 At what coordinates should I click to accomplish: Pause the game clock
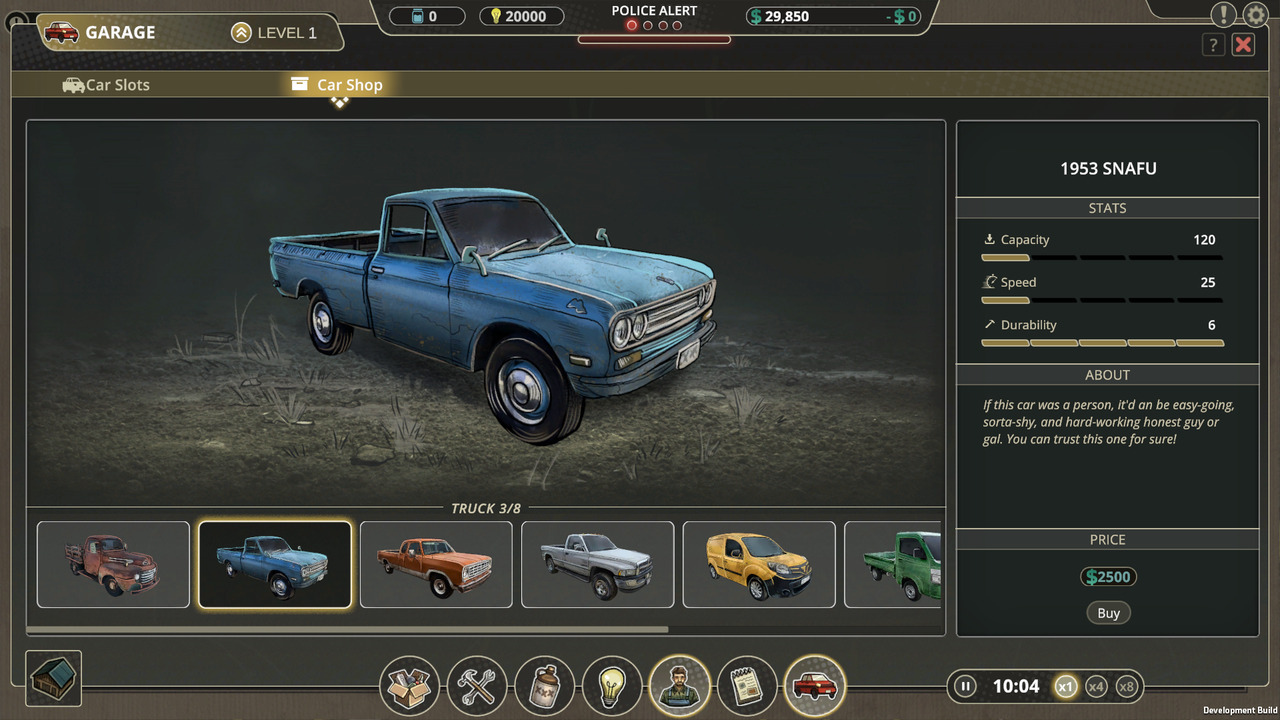(965, 686)
